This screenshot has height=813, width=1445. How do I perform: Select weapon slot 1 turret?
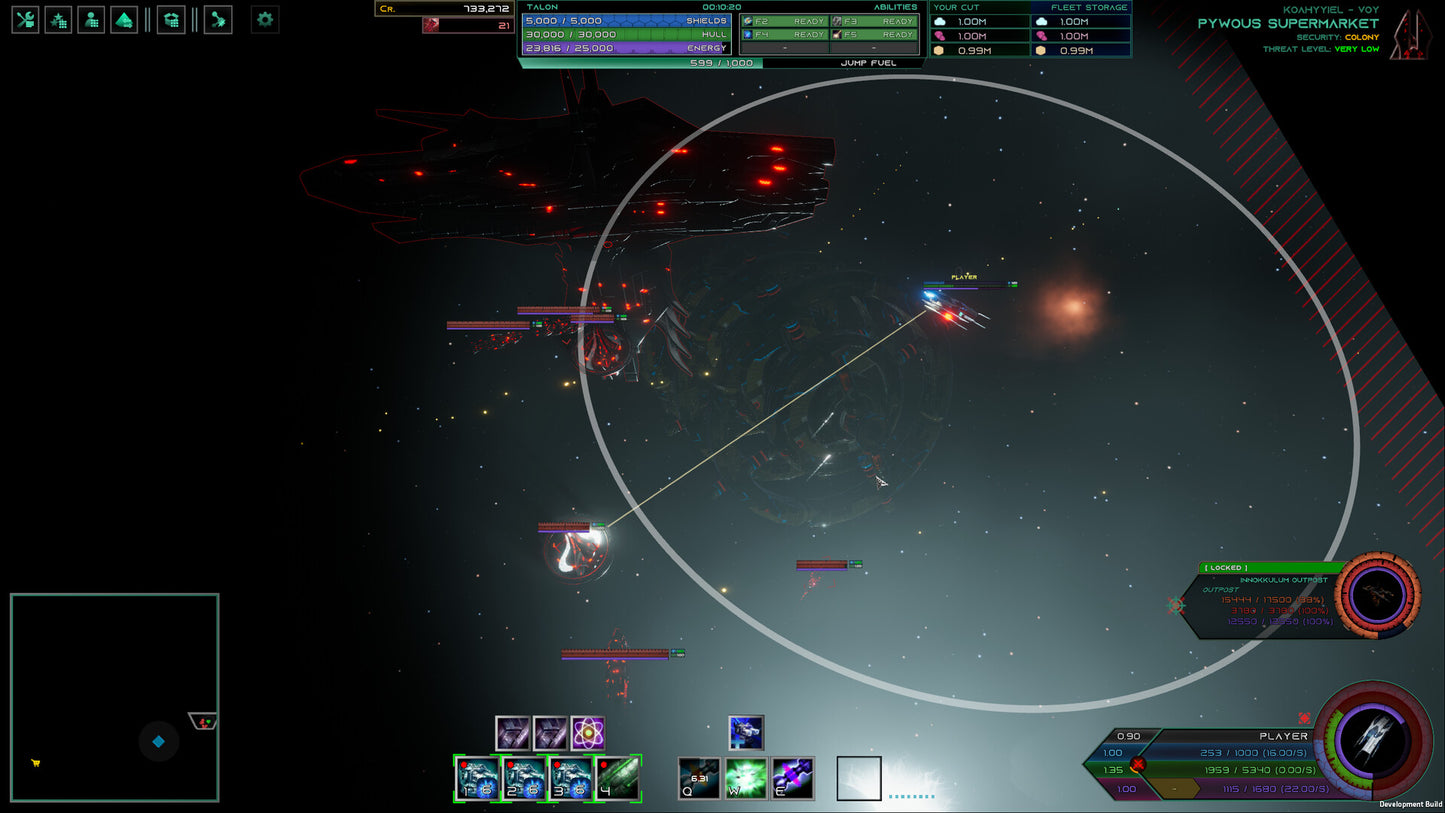click(477, 778)
